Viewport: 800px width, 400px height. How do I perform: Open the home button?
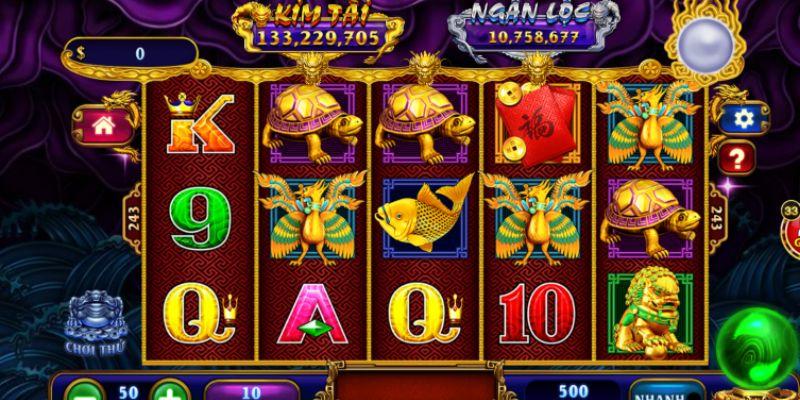[101, 125]
